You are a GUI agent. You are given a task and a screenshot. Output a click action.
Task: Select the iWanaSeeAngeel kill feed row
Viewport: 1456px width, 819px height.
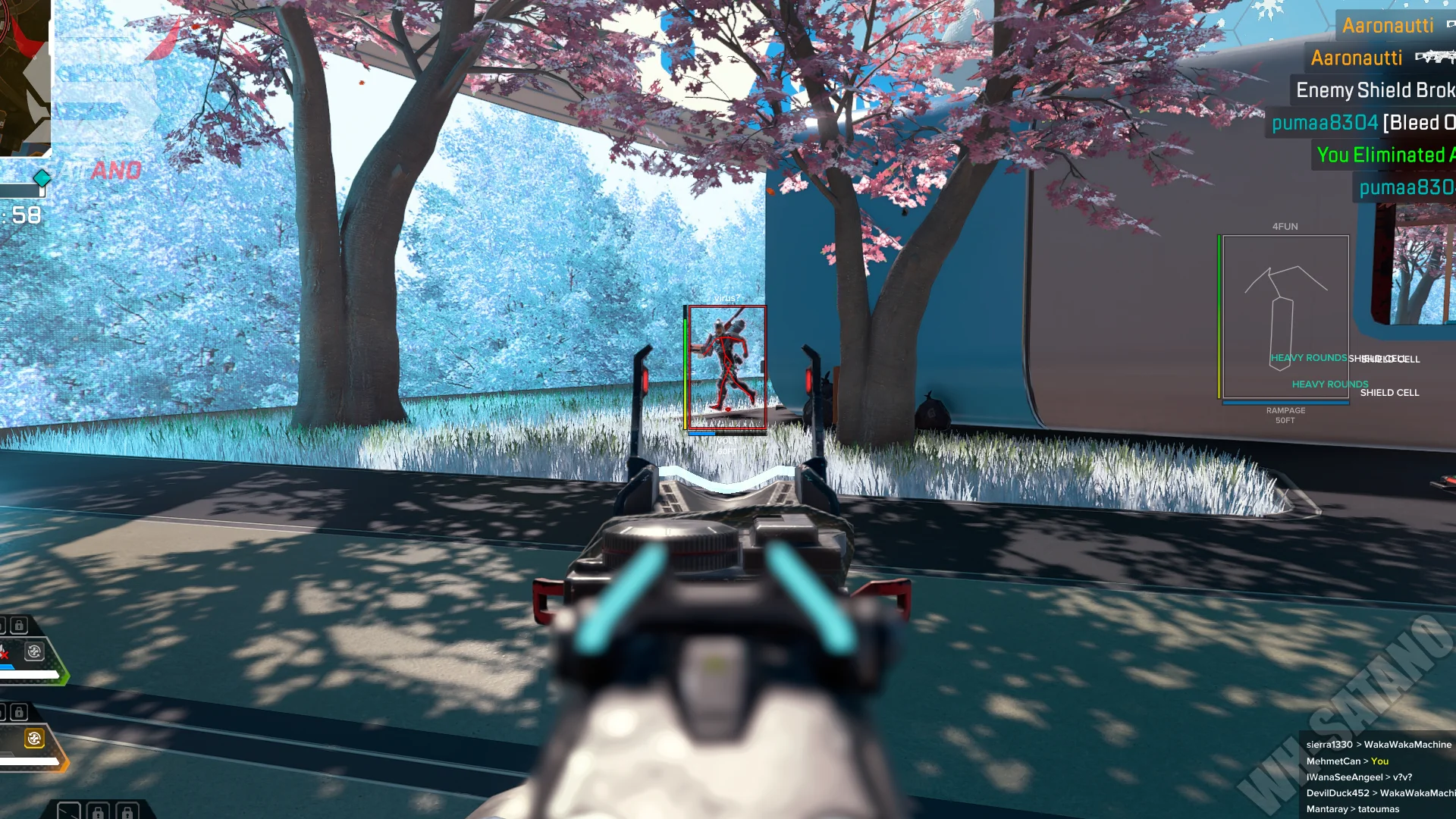(1358, 777)
